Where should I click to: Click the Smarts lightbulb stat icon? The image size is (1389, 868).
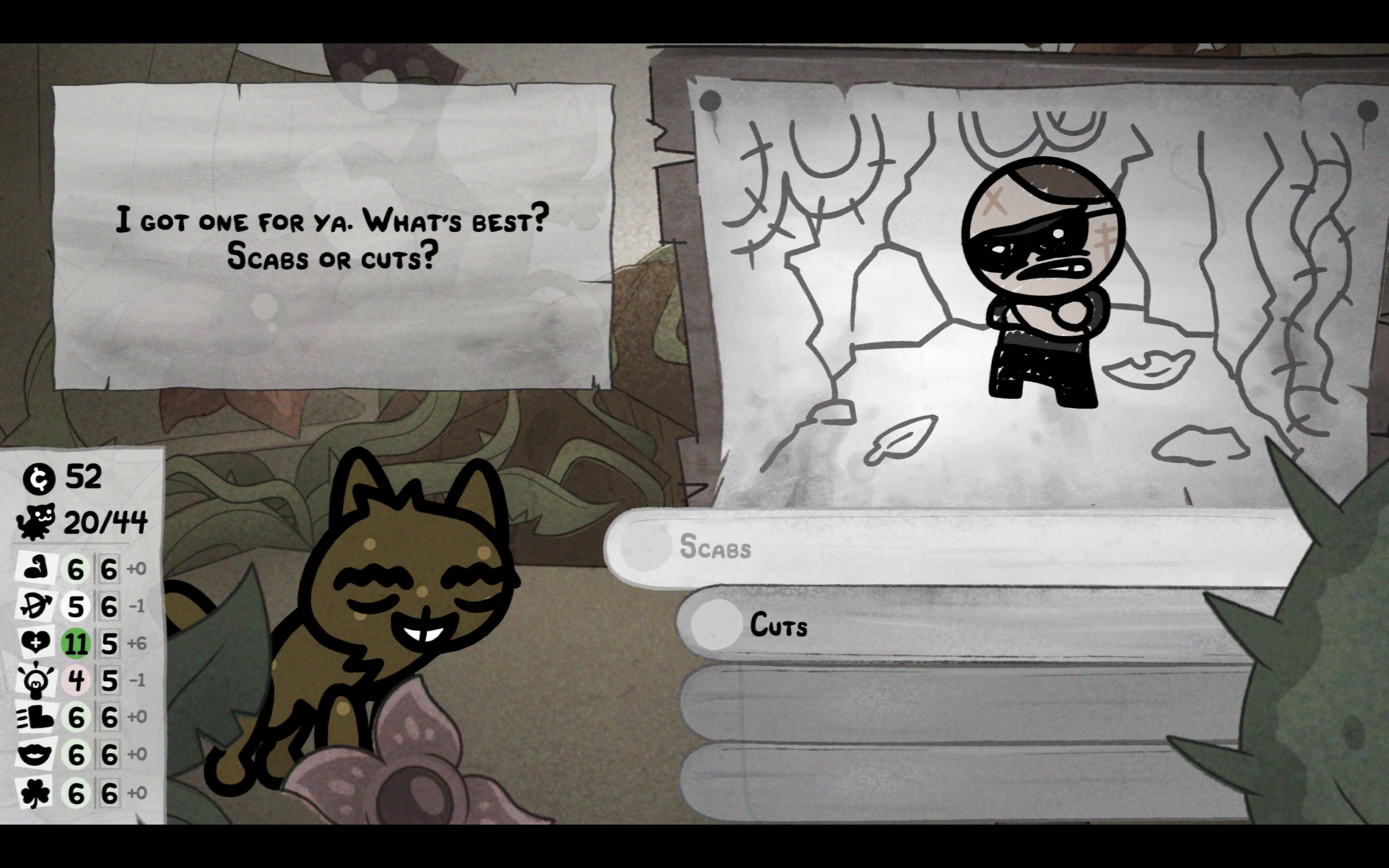[36, 681]
